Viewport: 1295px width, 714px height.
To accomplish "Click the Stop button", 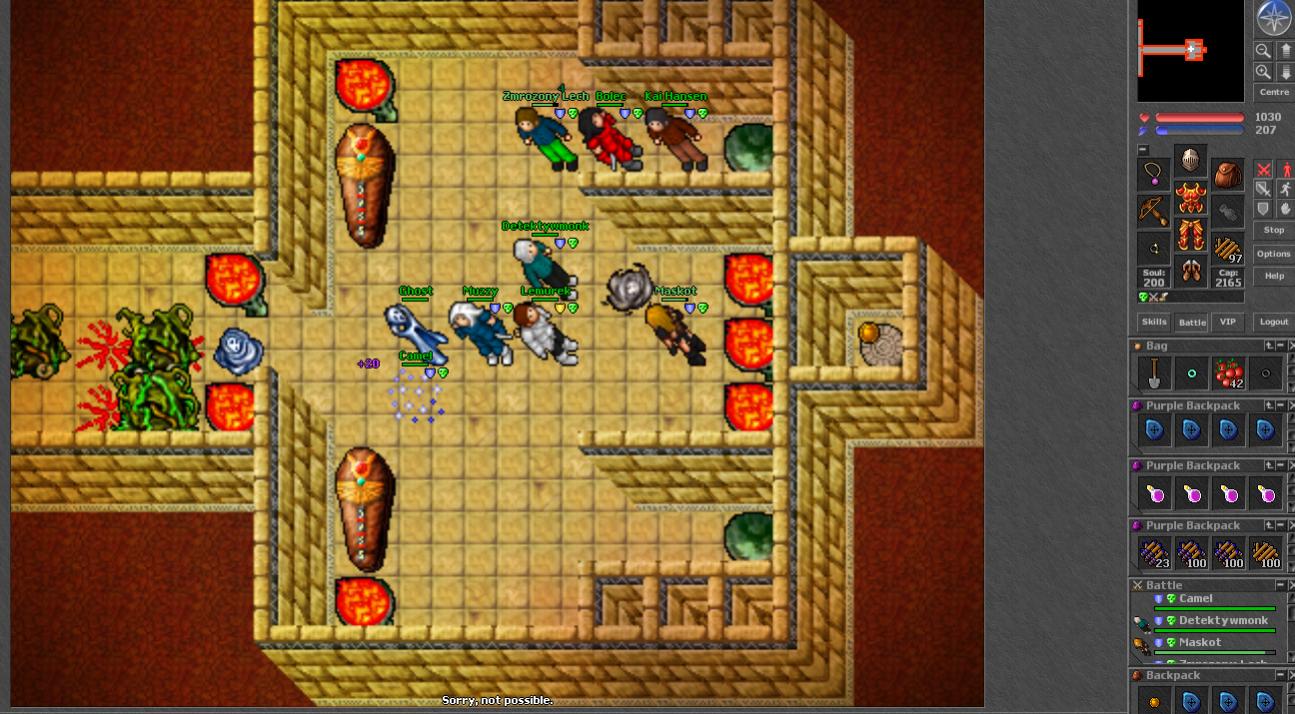I will click(x=1273, y=230).
